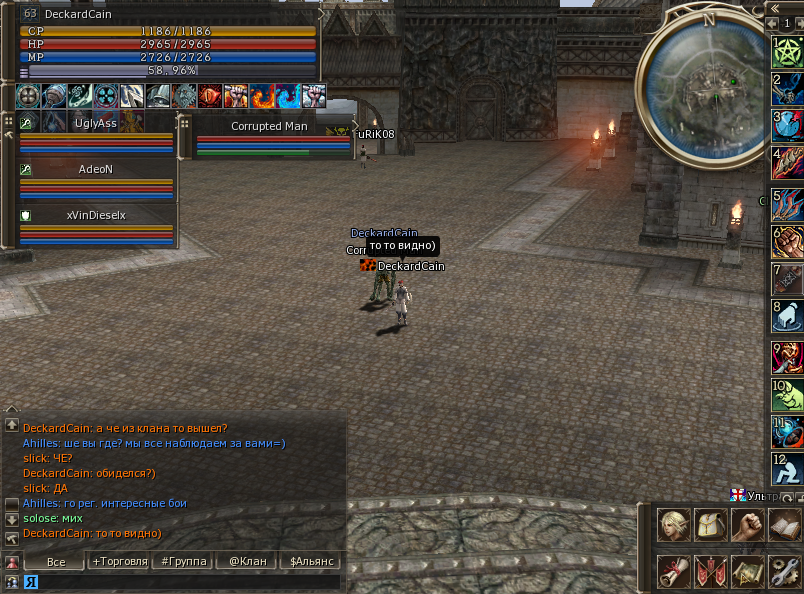The width and height of the screenshot is (804, 594).
Task: Select party member UglyAss
Action: [x=96, y=123]
